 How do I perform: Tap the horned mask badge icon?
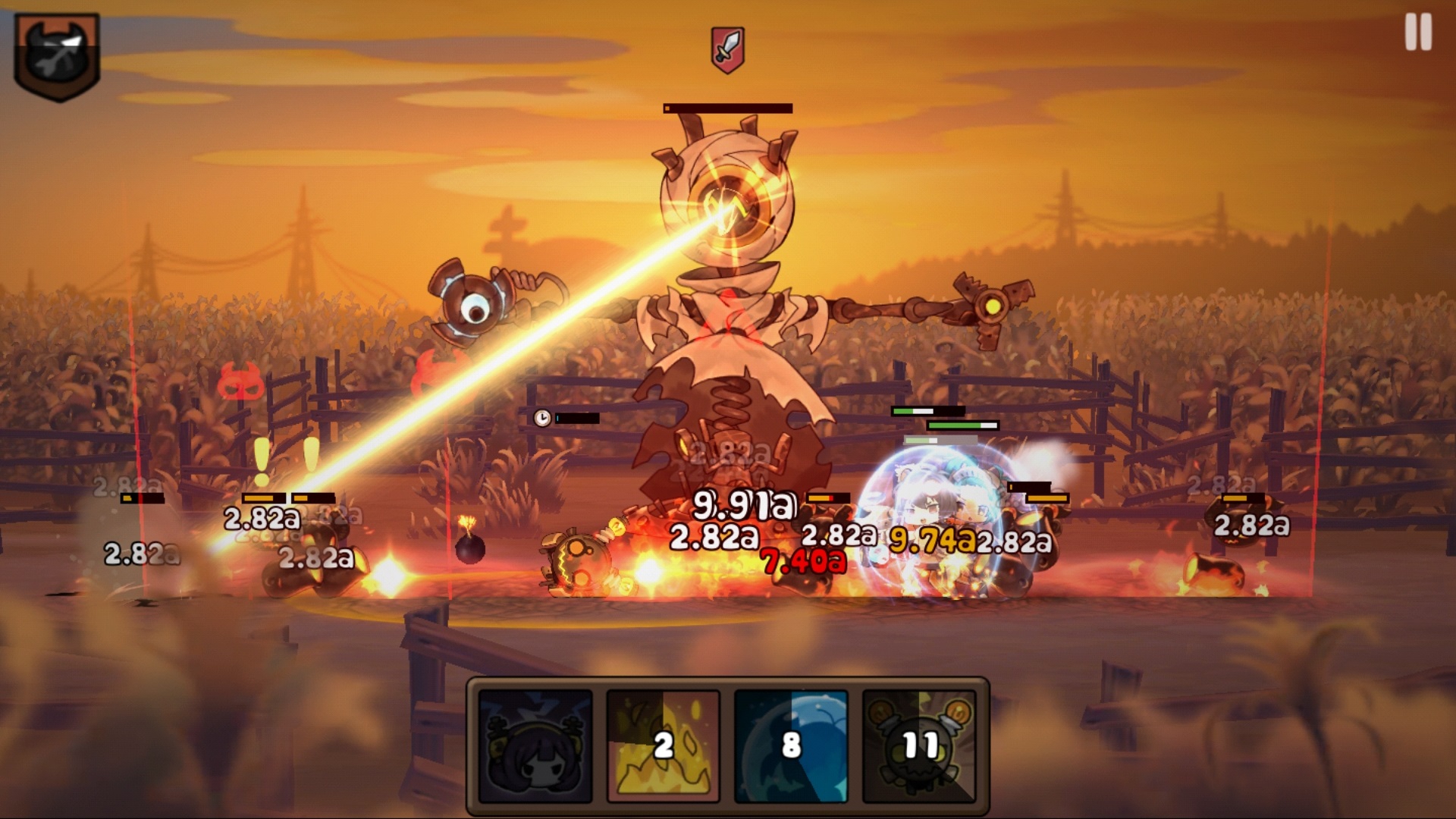[x=57, y=57]
